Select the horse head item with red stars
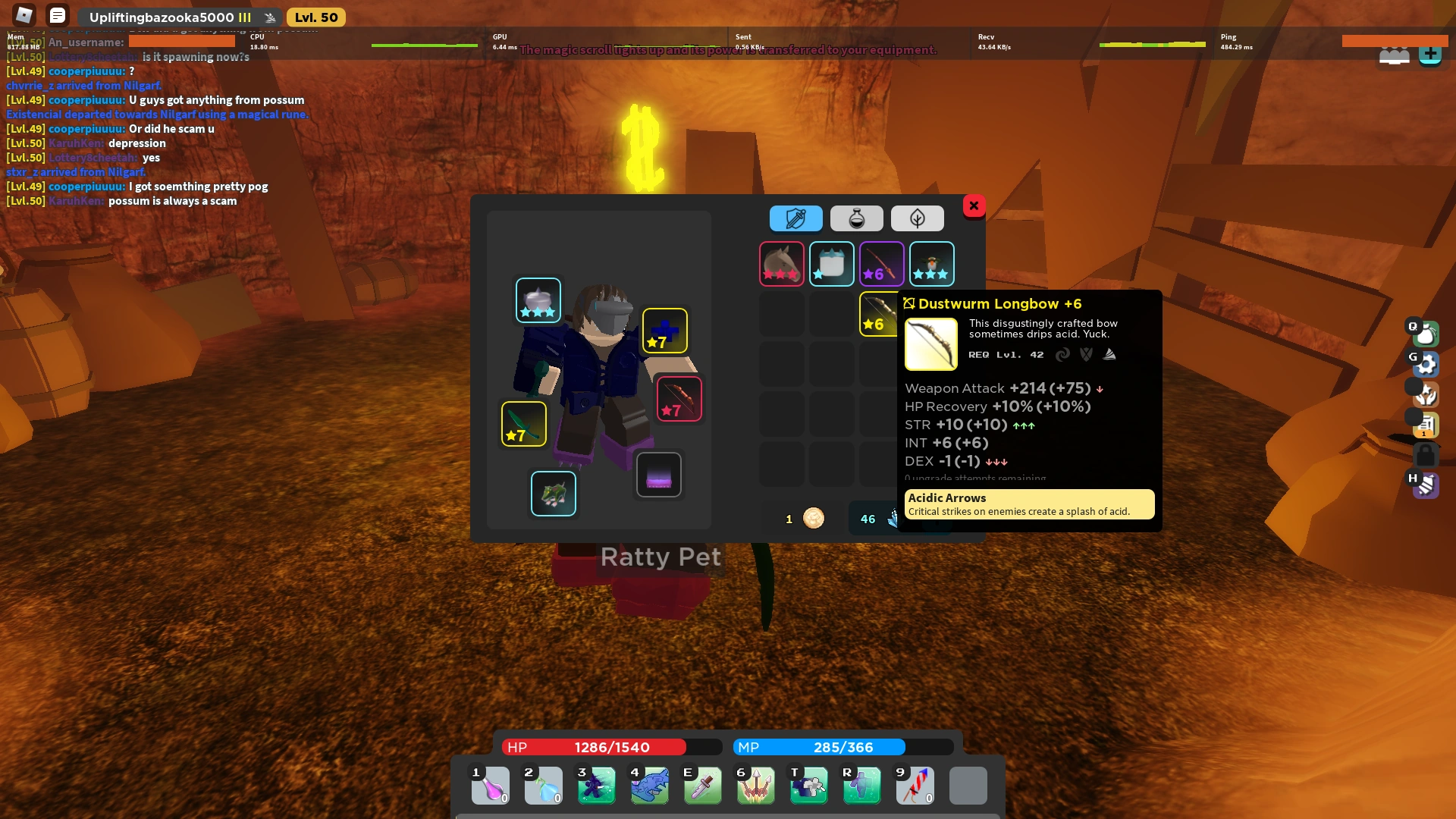Viewport: 1456px width, 819px height. 782,264
